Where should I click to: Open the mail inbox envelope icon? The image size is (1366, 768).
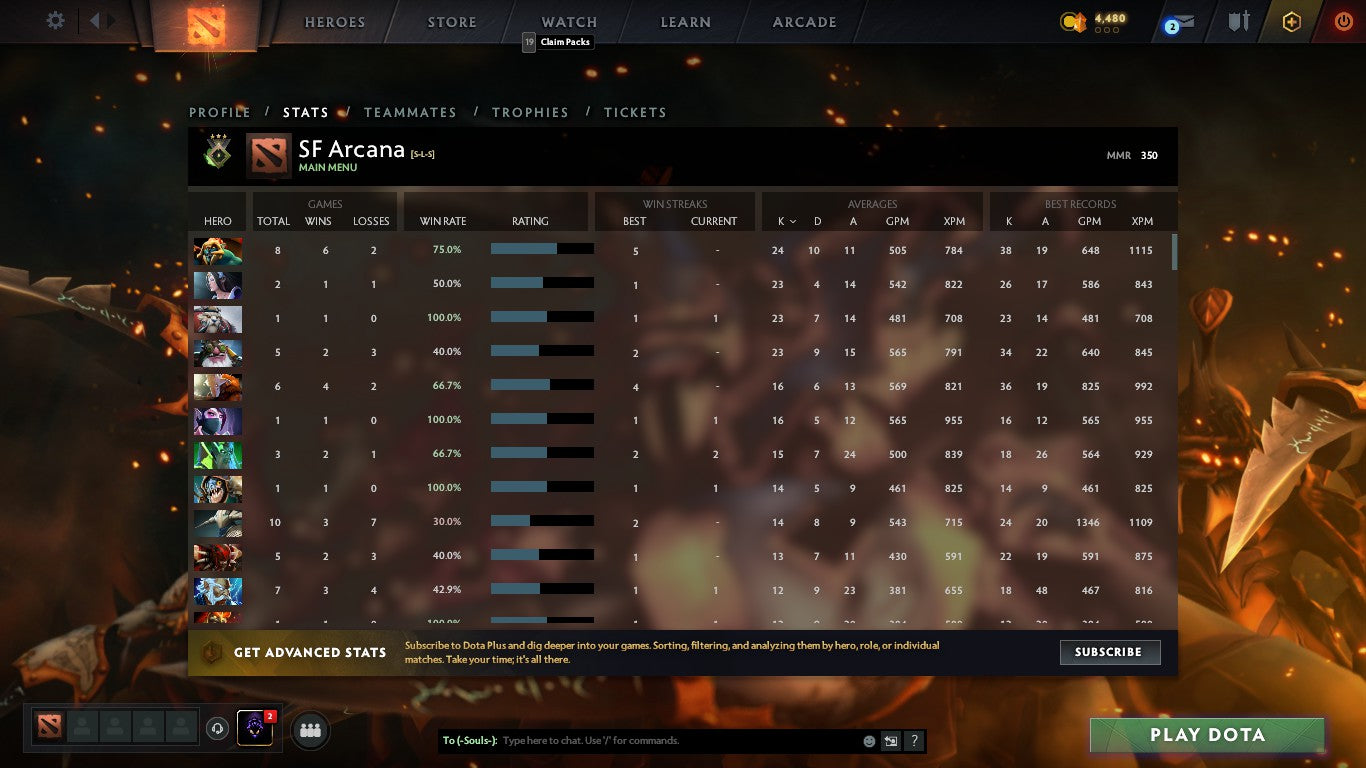tap(1184, 20)
